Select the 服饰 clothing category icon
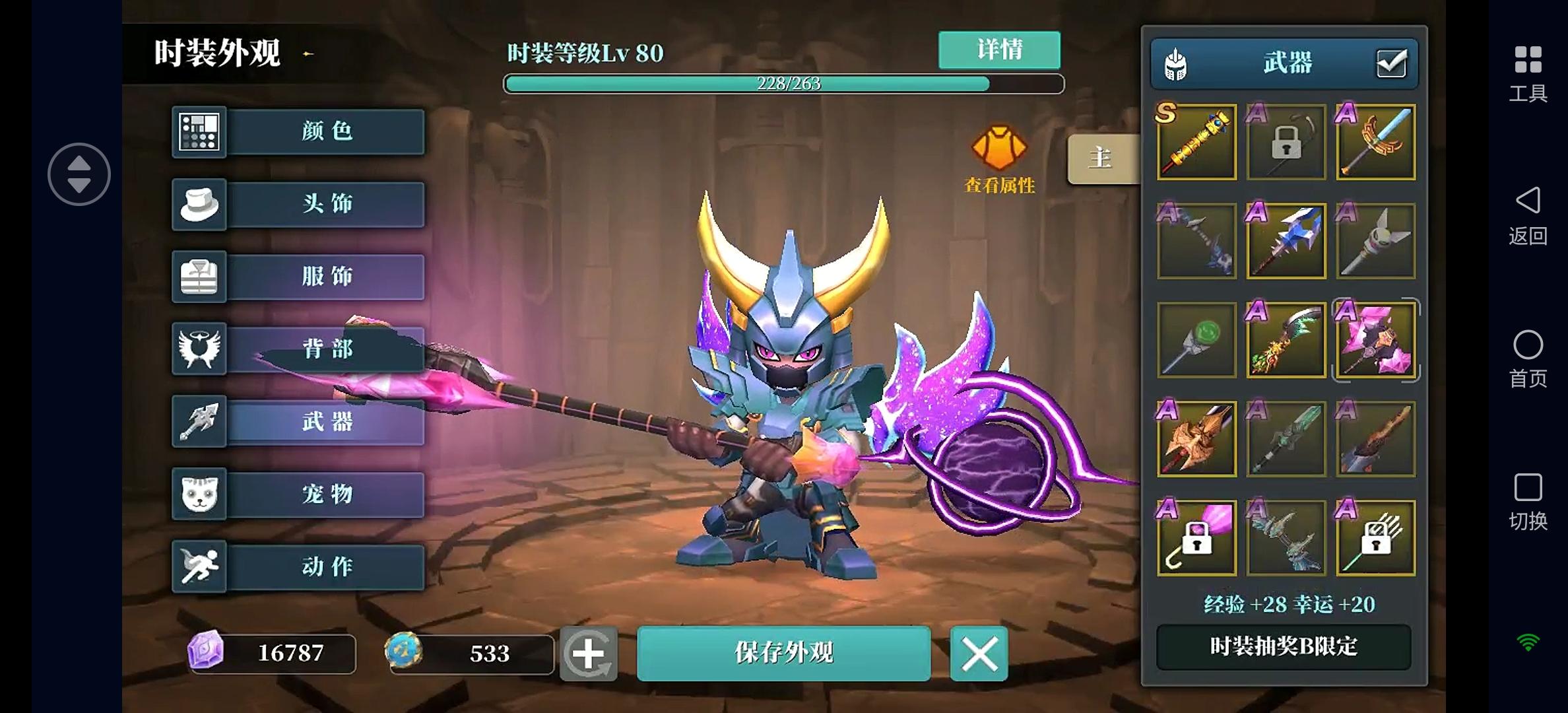This screenshot has width=1568, height=713. (199, 277)
